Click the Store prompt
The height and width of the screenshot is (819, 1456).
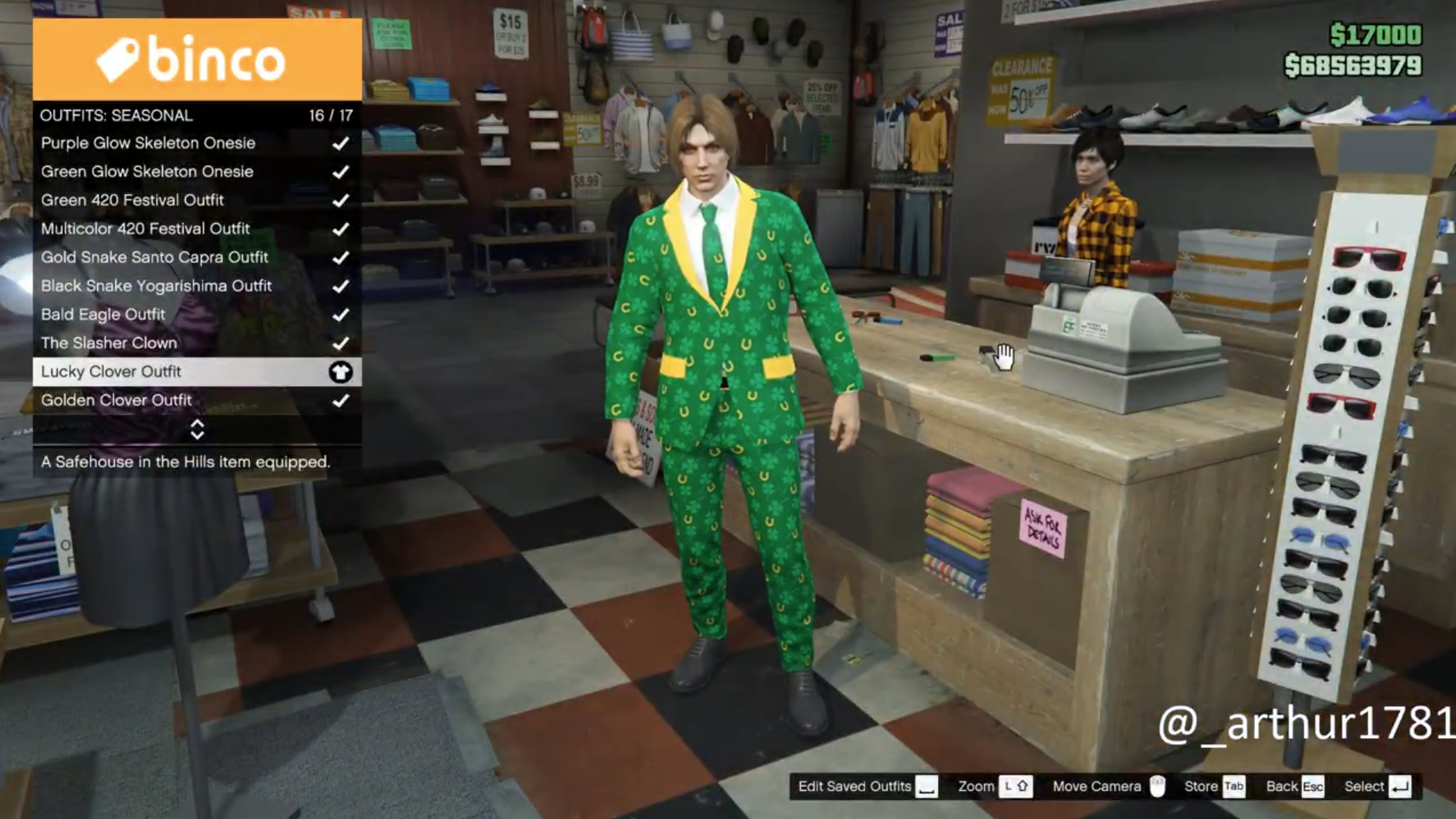(x=1214, y=786)
